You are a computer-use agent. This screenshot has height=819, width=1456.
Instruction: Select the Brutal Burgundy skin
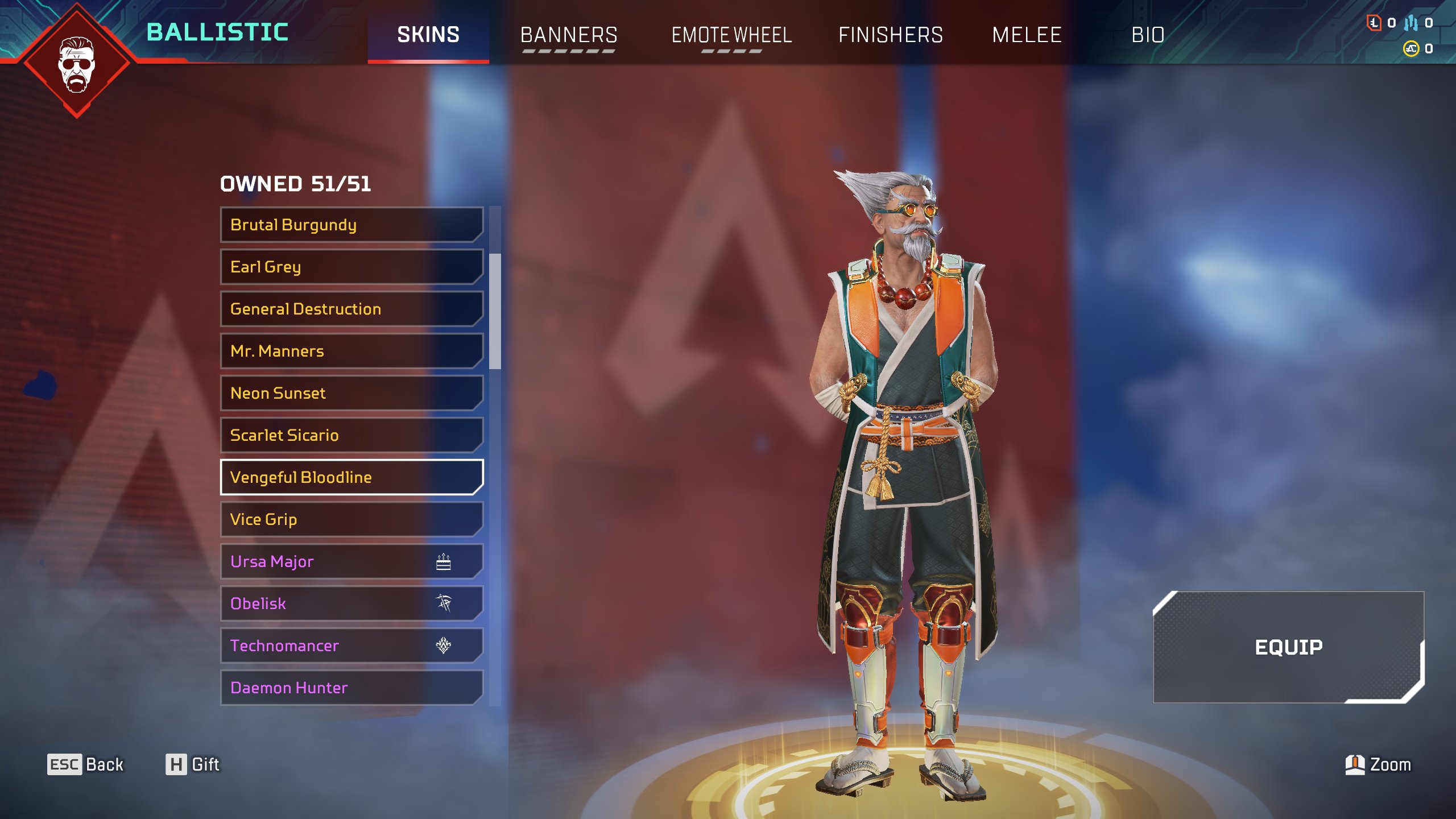click(x=351, y=225)
